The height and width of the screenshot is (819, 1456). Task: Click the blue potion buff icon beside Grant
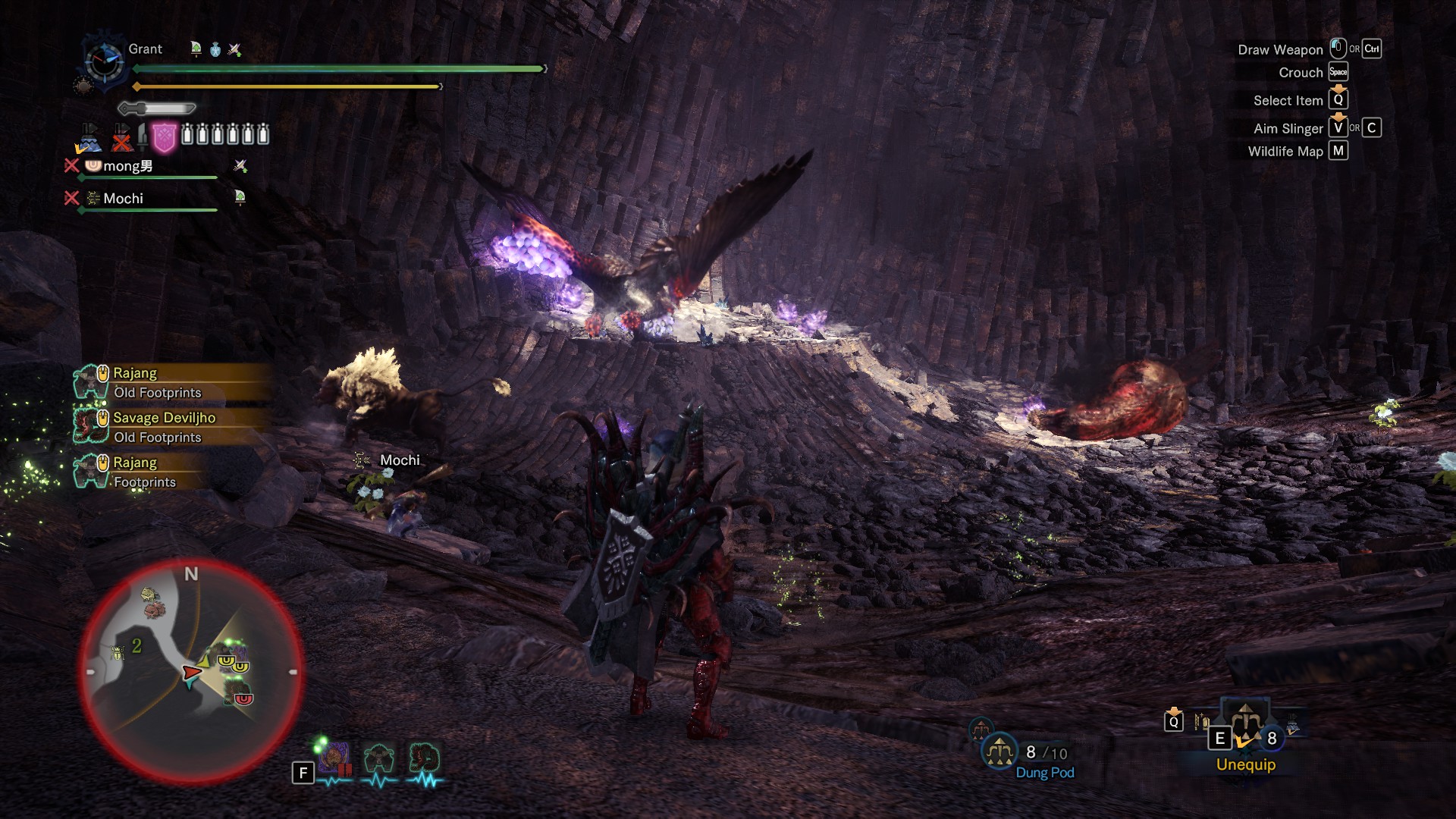click(x=215, y=50)
